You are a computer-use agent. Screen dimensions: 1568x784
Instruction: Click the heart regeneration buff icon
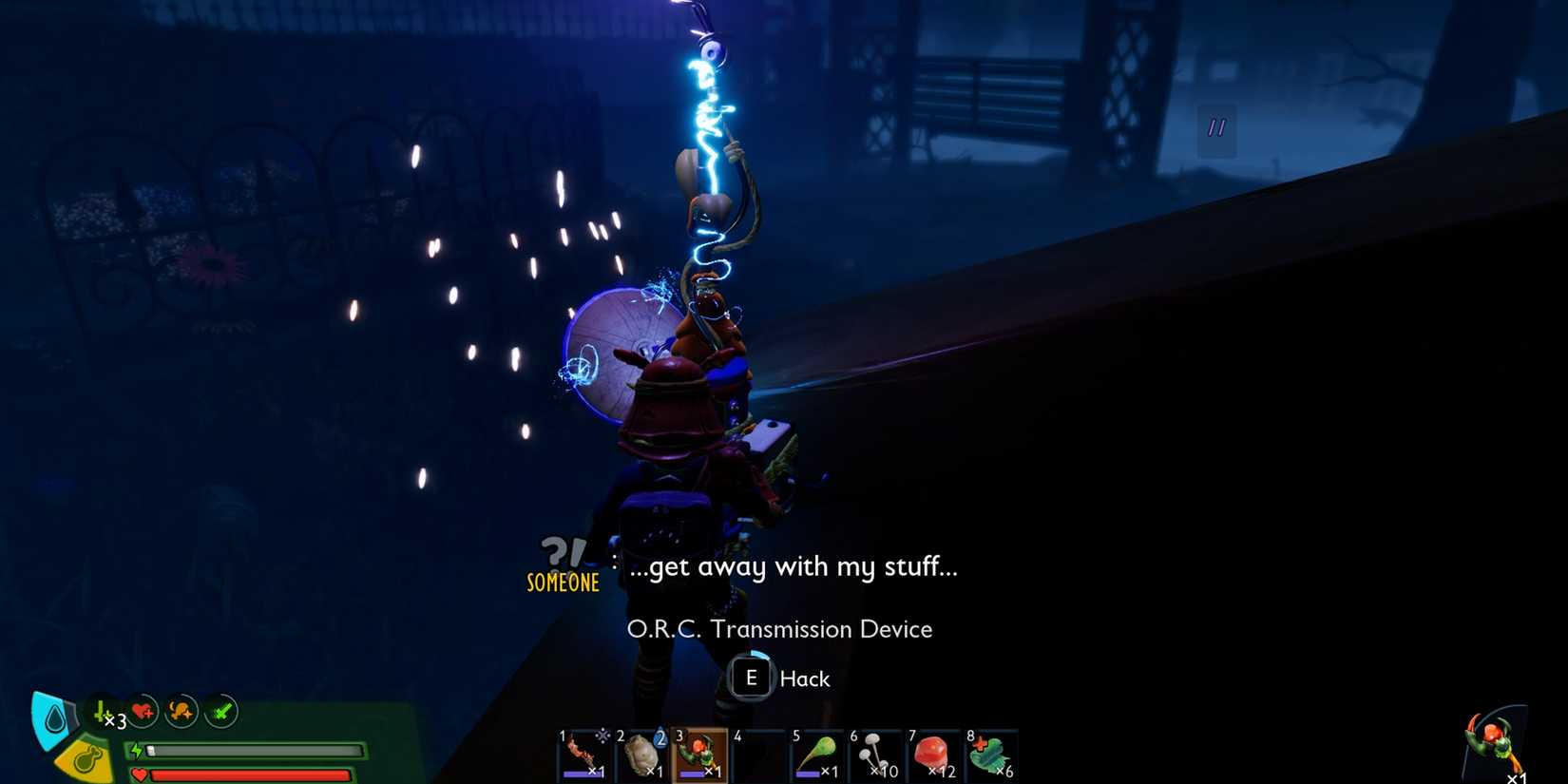tap(142, 711)
